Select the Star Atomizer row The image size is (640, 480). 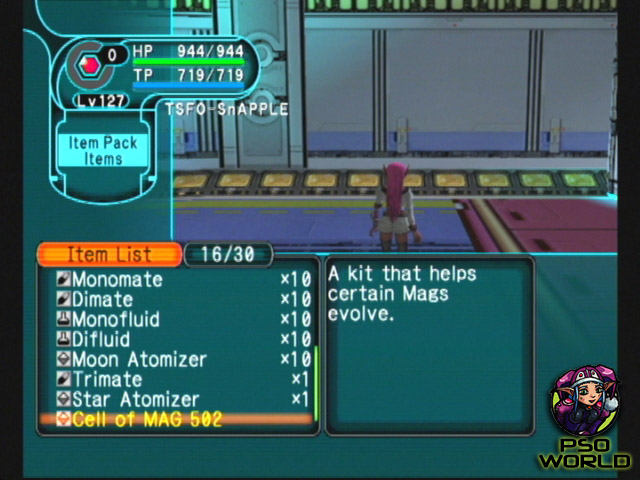(x=135, y=400)
